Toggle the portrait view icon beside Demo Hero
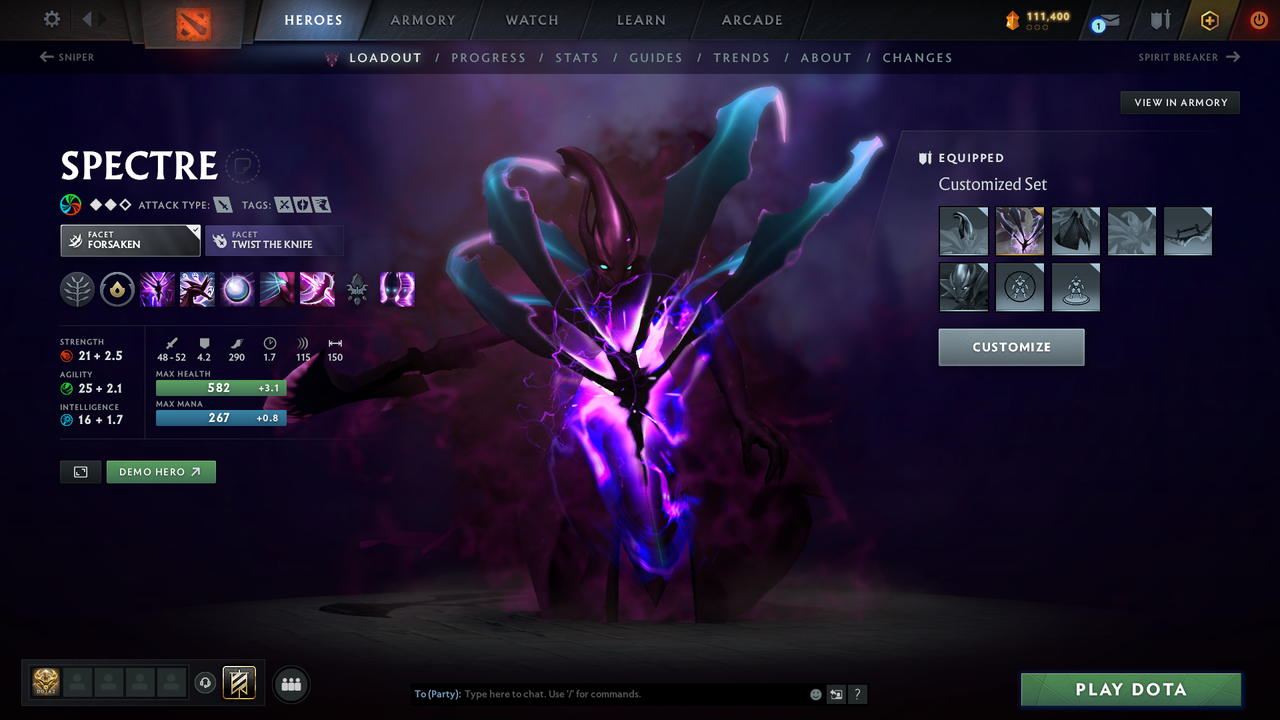 click(80, 471)
